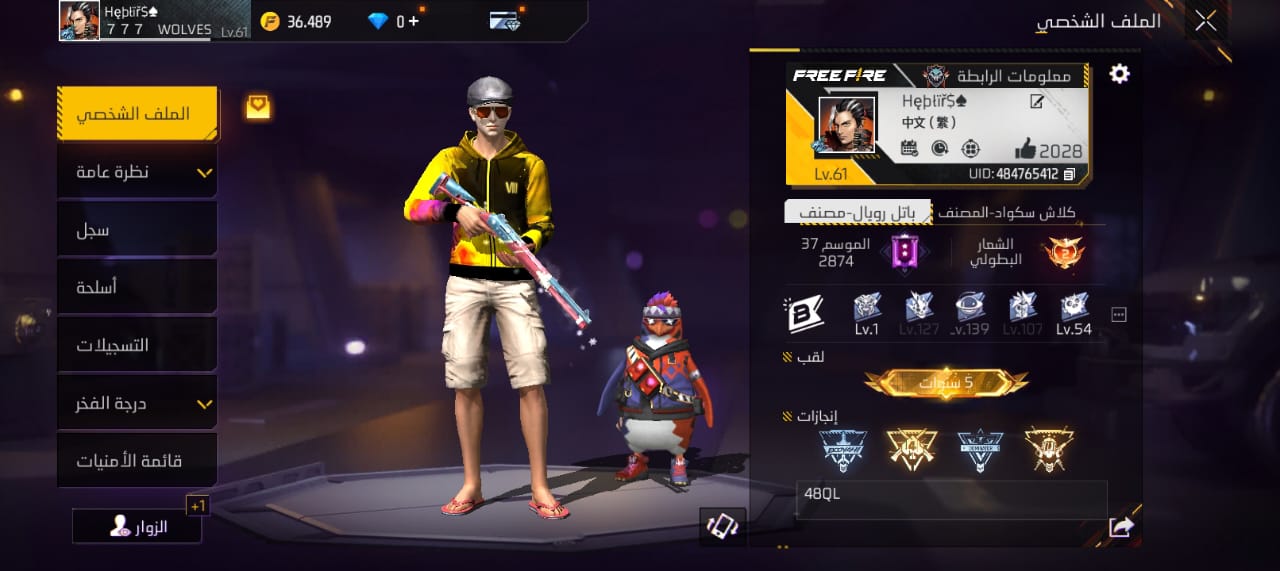The width and height of the screenshot is (1280, 571).
Task: Open profile settings gear icon
Action: coord(1119,74)
